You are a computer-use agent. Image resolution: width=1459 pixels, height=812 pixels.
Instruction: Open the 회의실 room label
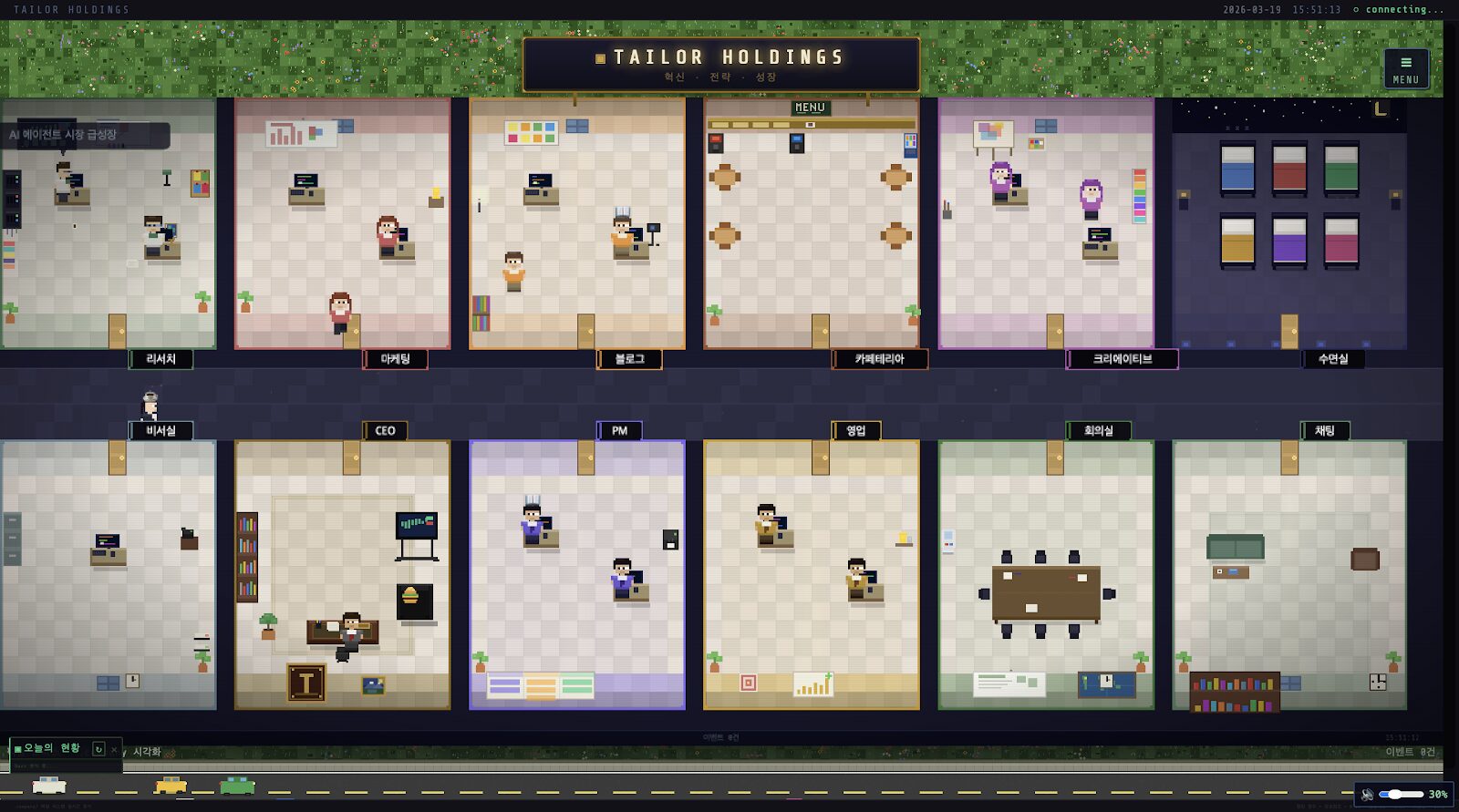tap(1099, 431)
